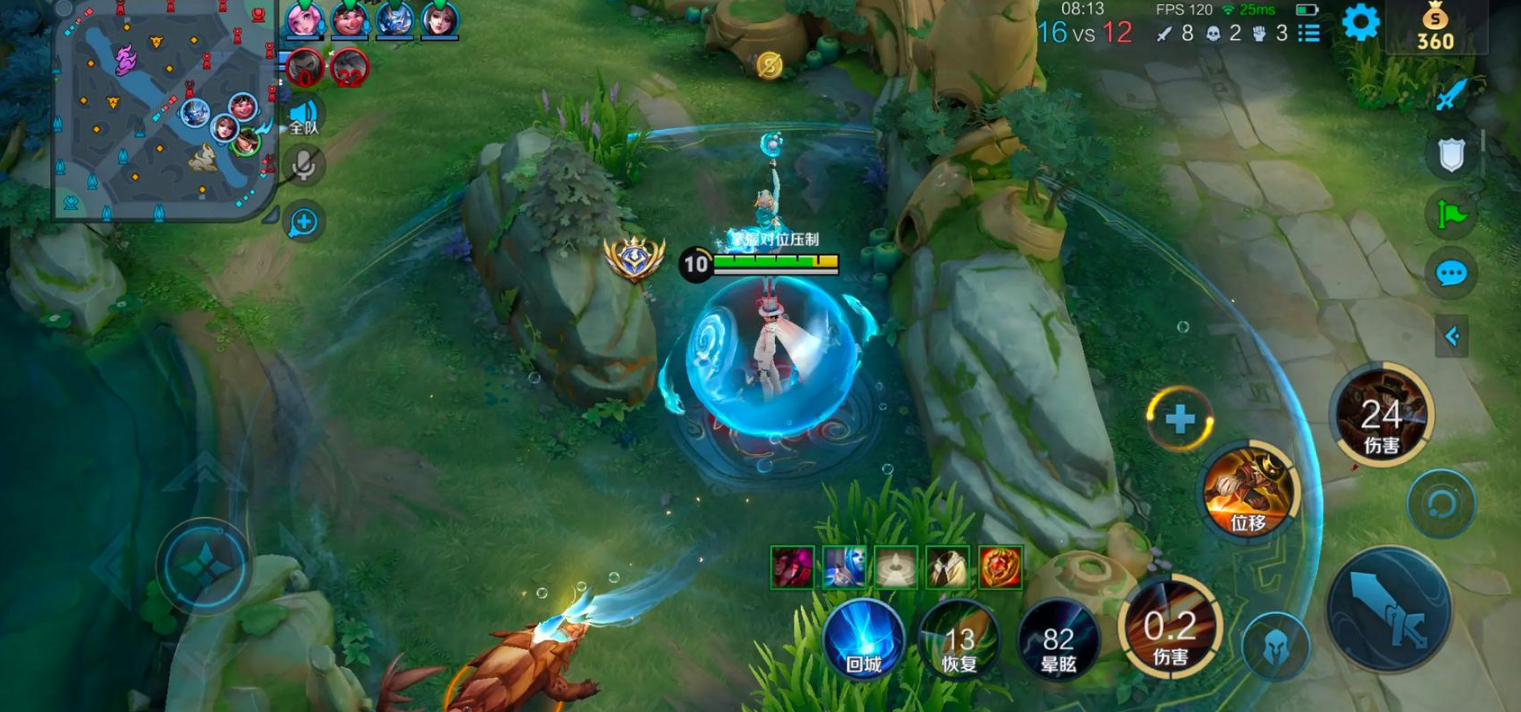The image size is (1521, 712).
Task: Level up skill with the plus button
Action: [1180, 419]
